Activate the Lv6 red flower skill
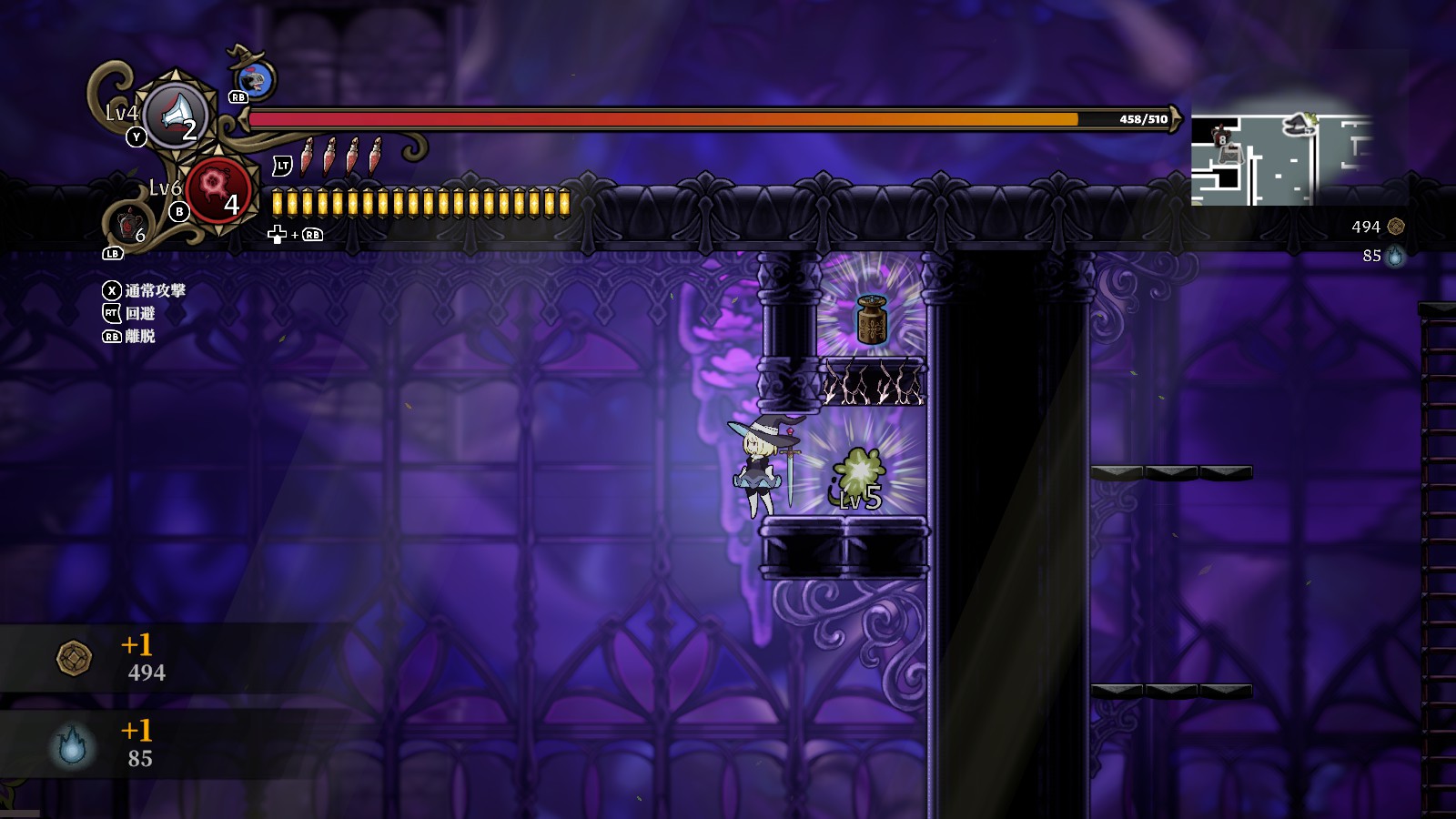The image size is (1456, 819). pos(217,187)
